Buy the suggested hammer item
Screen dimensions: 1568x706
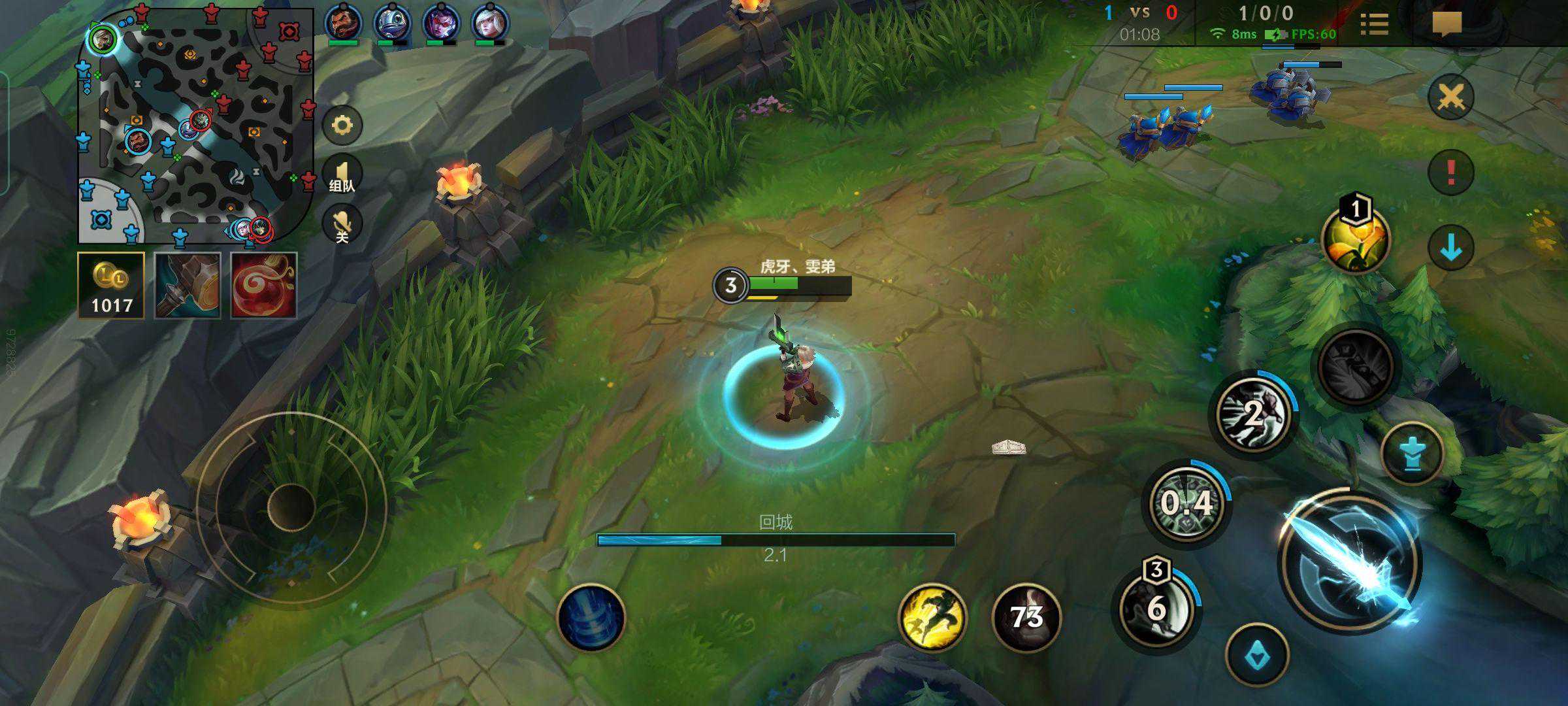[188, 286]
